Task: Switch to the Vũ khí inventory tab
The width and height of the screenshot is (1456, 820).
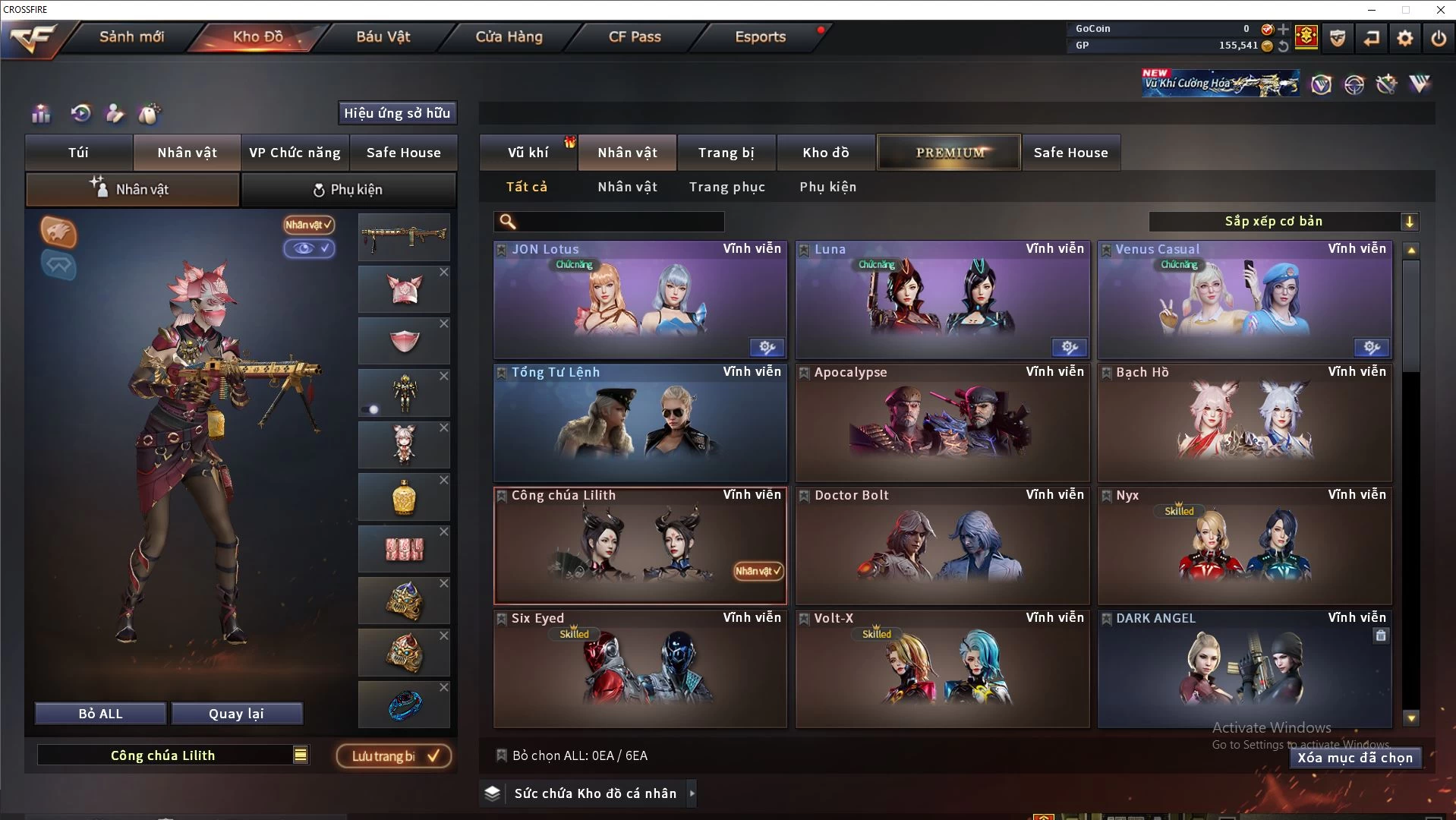Action: click(528, 153)
